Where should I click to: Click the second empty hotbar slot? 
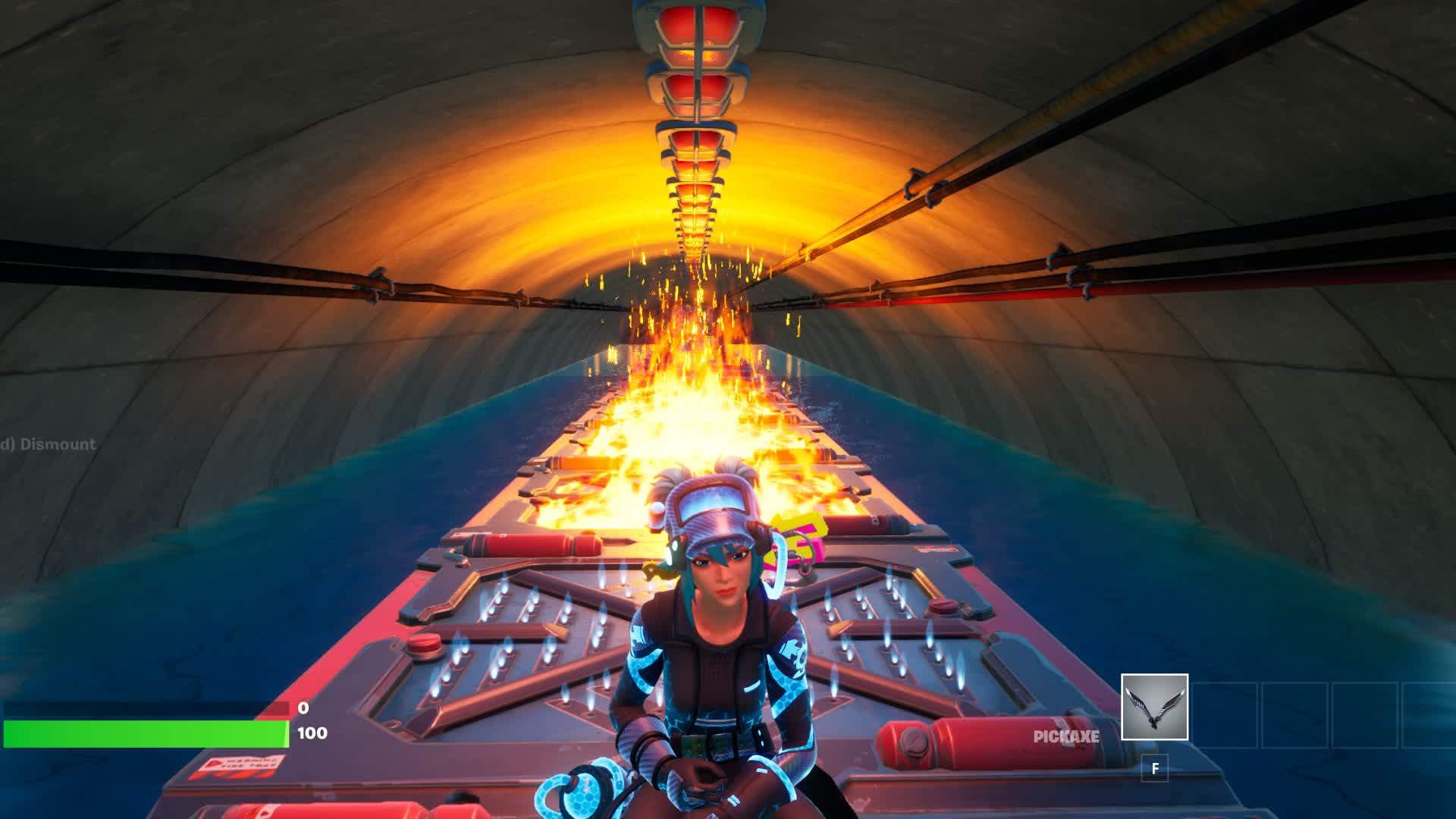tap(1294, 716)
